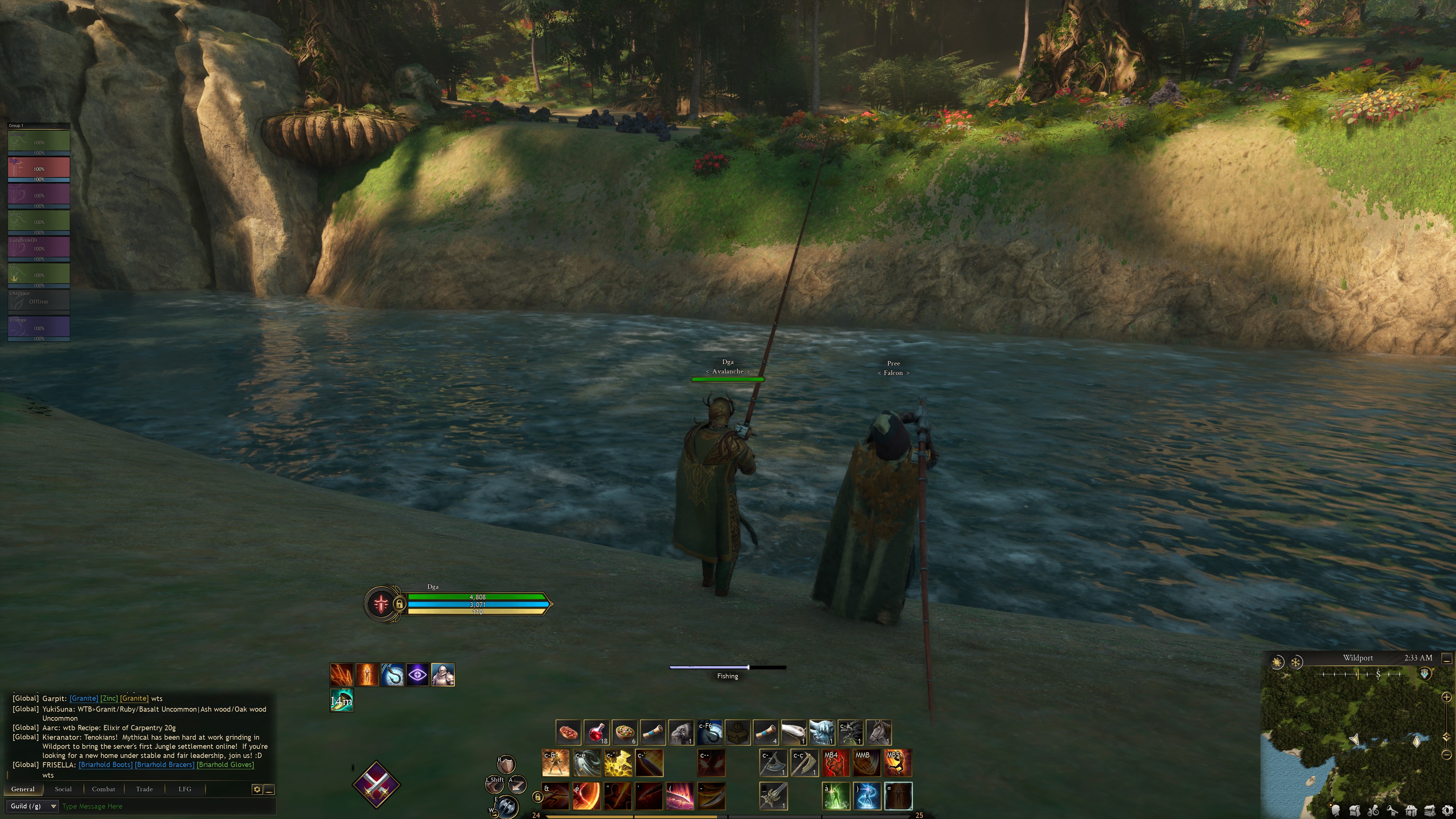This screenshot has height=819, width=1456.
Task: Use the red health potion slot
Action: coord(596,733)
